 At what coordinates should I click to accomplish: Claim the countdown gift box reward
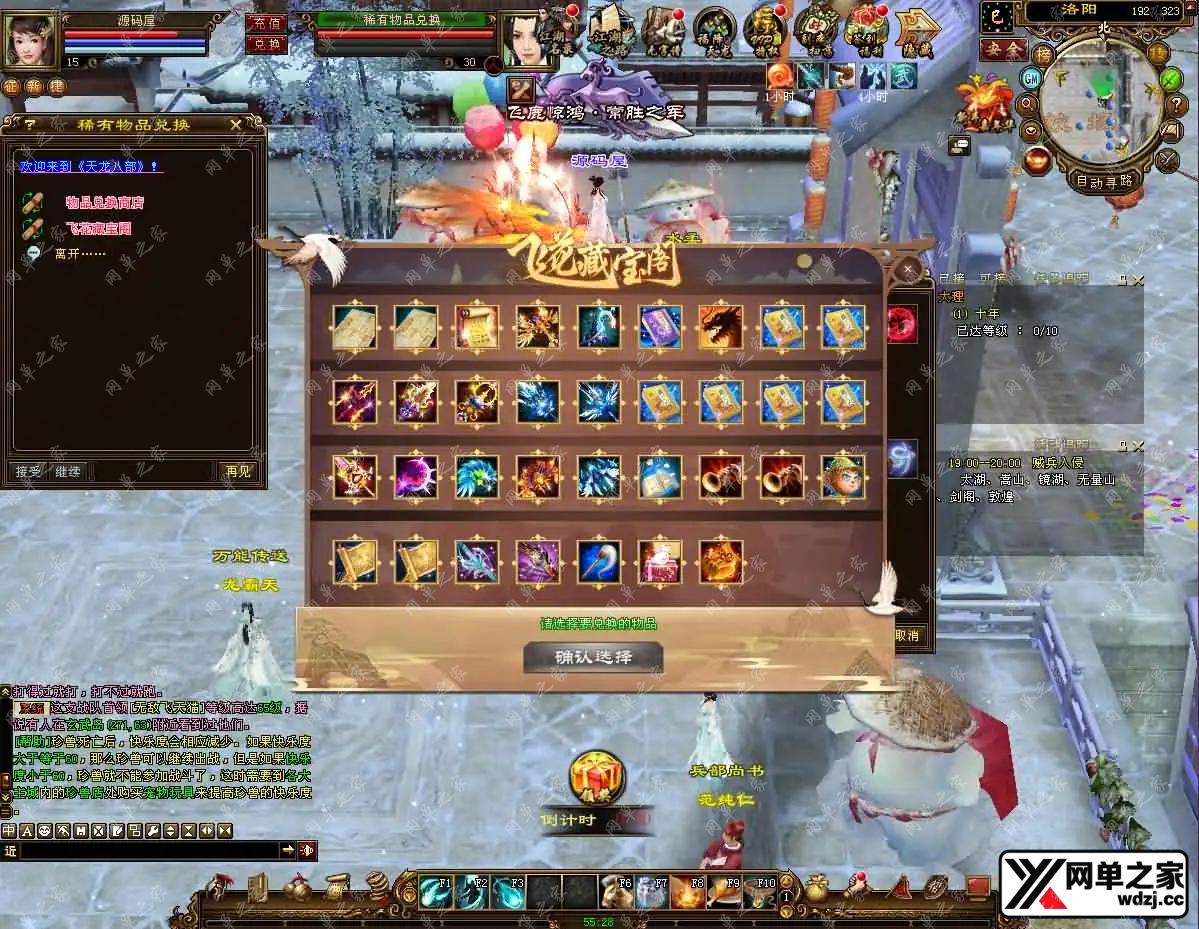pos(596,778)
